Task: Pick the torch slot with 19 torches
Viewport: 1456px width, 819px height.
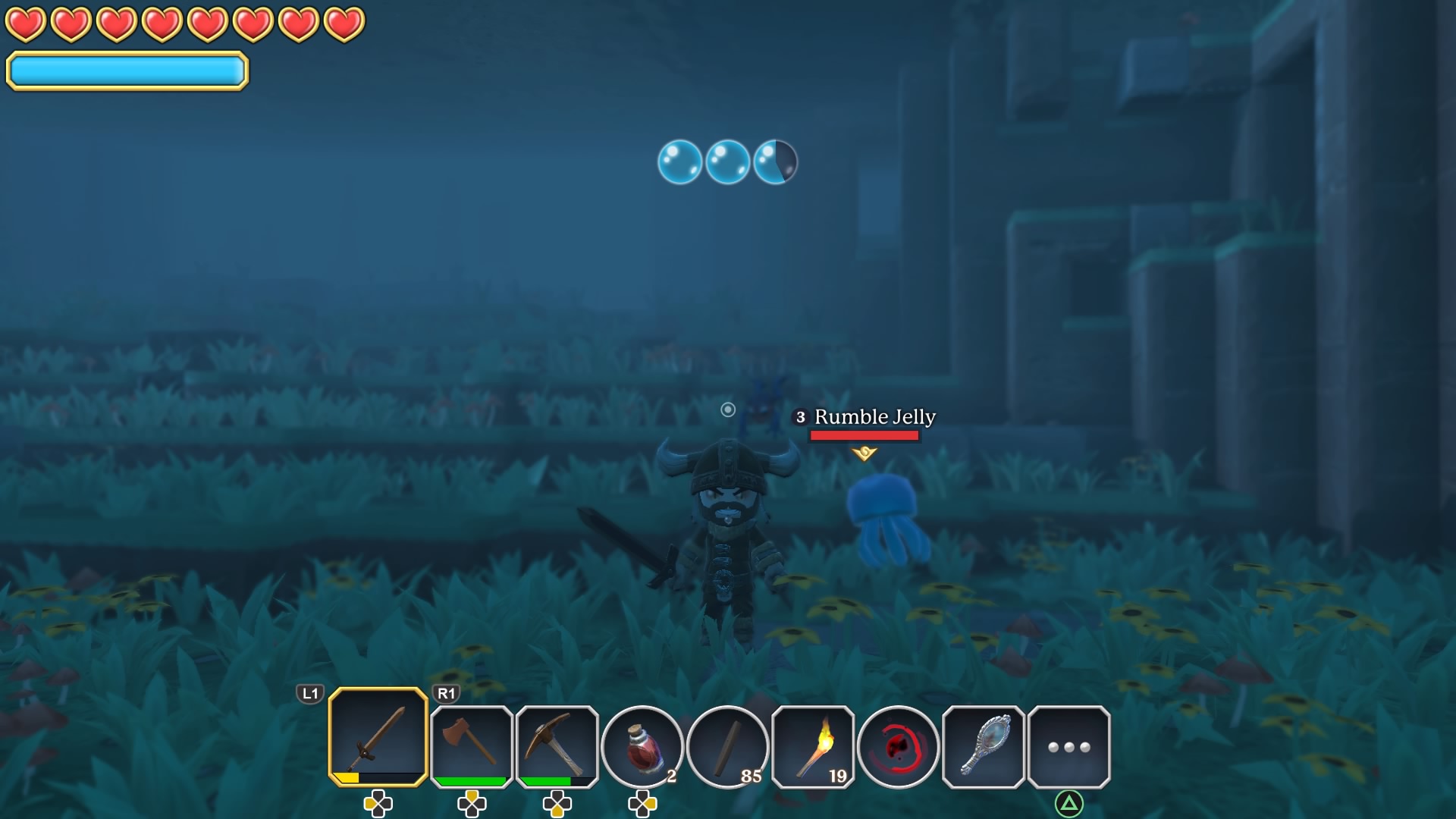Action: (813, 747)
